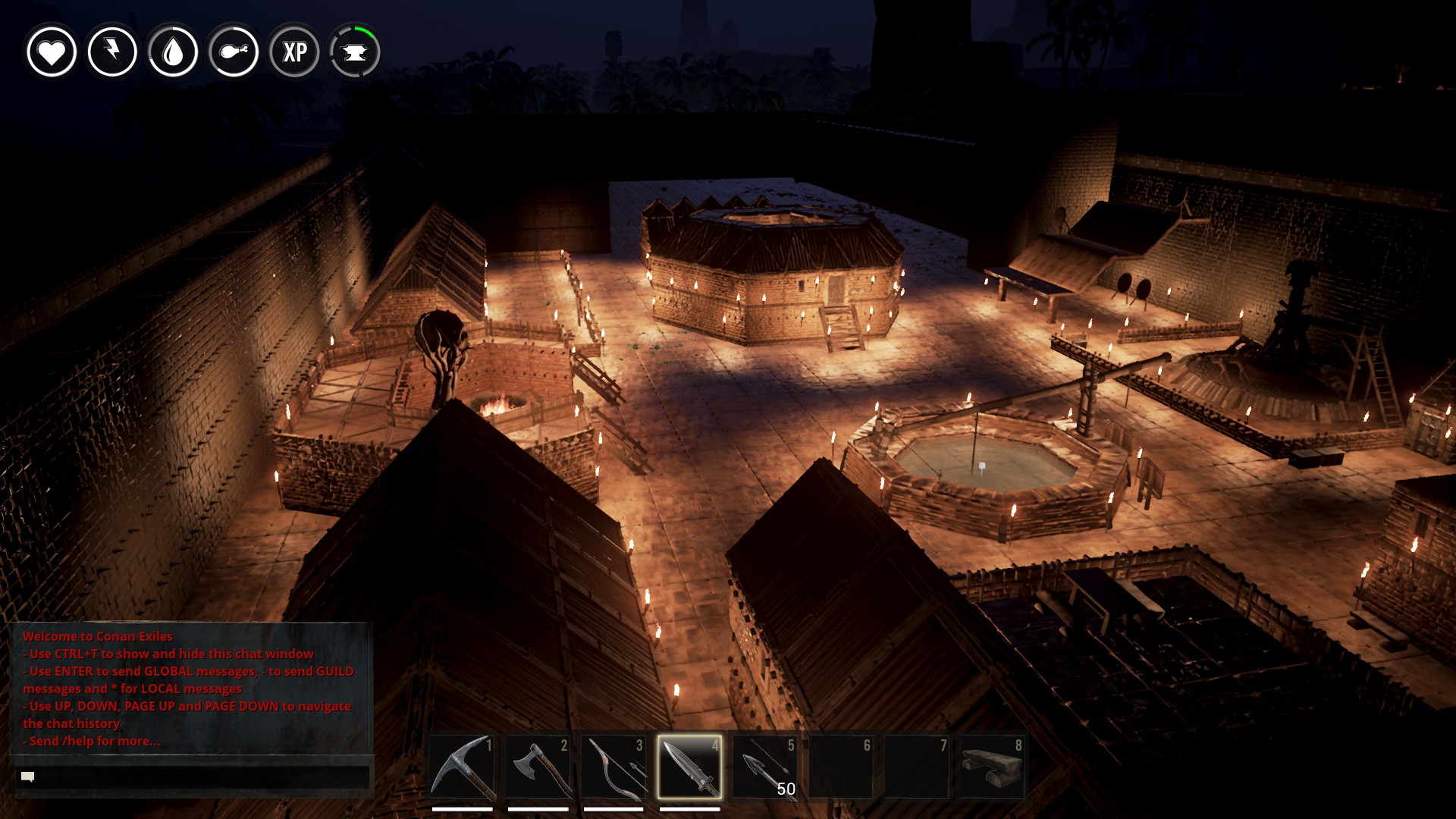Screen dimensions: 1456x819
Task: Equip the hatchet from hotbar slot 2
Action: pos(538,767)
